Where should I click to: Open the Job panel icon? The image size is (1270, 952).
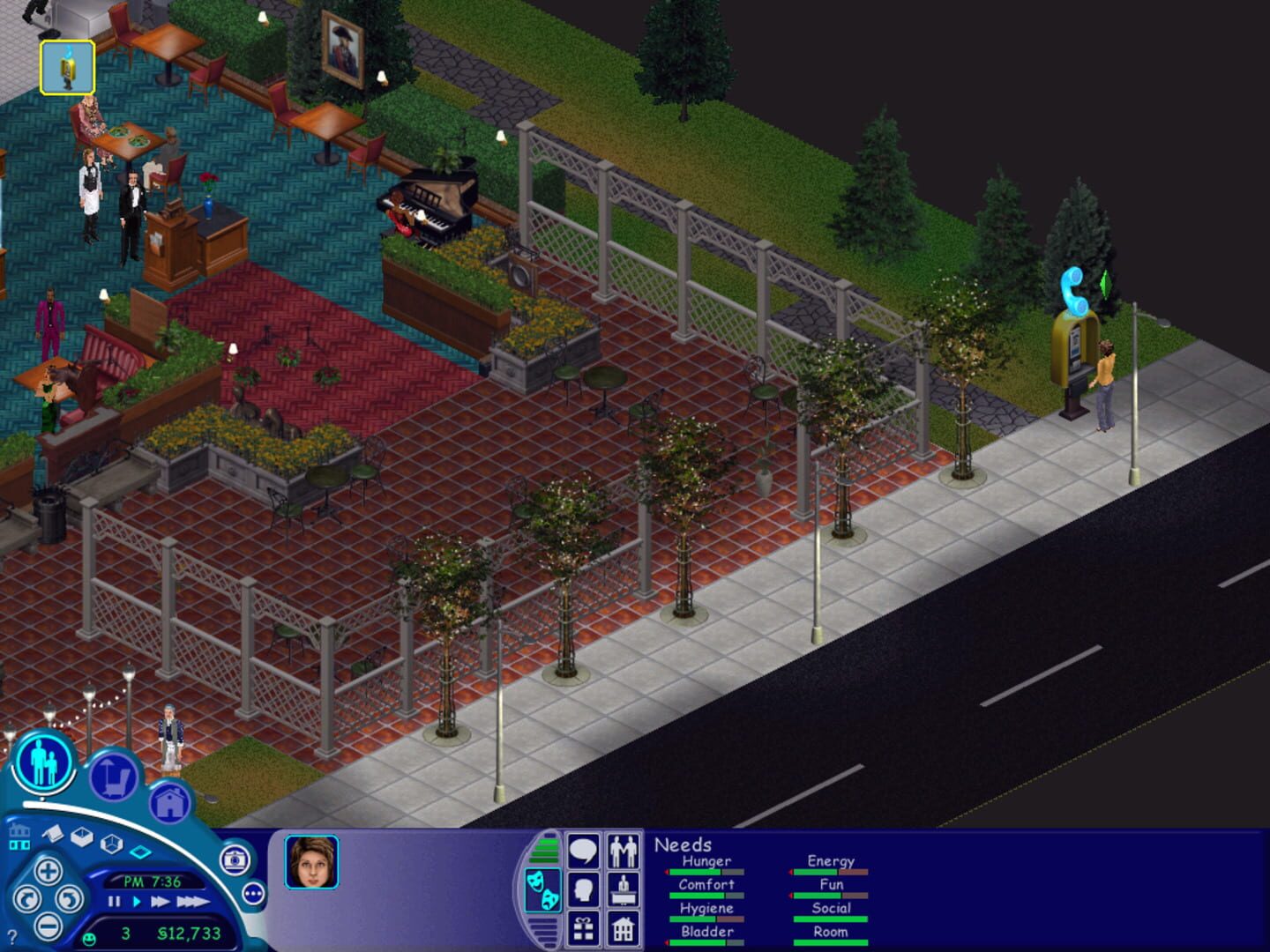(x=624, y=889)
